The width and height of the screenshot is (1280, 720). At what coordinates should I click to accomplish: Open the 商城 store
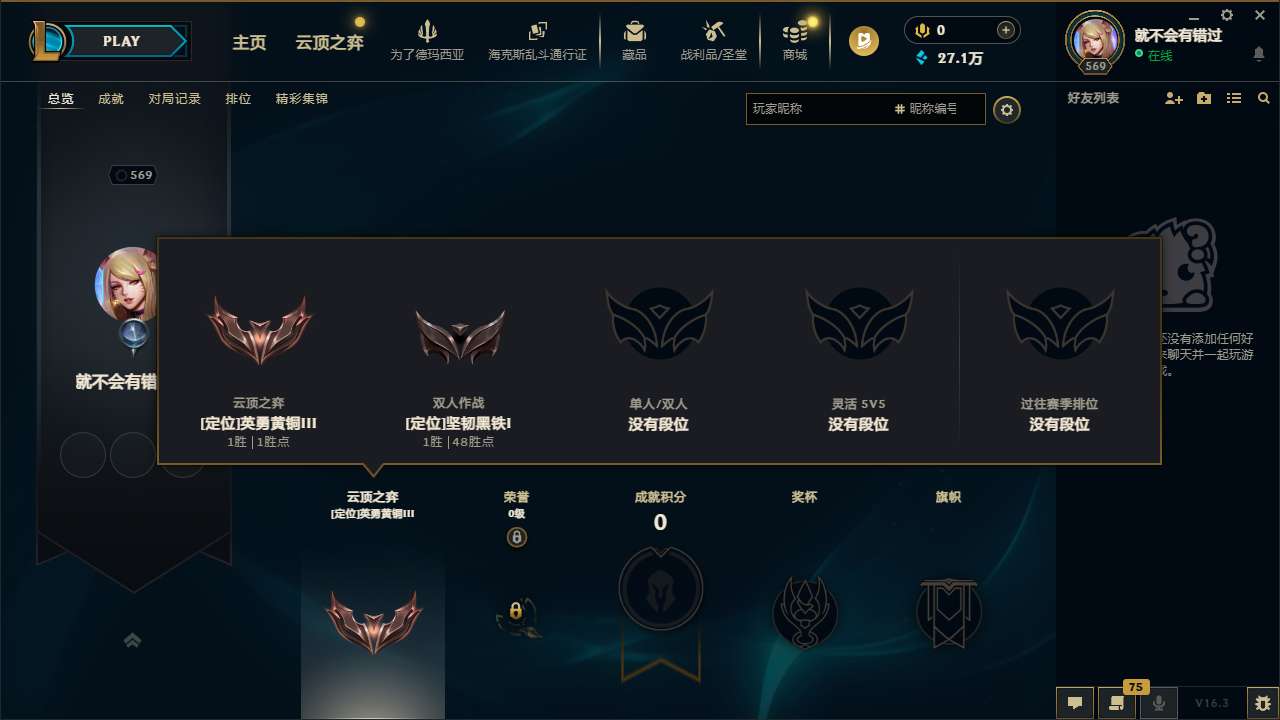(795, 41)
